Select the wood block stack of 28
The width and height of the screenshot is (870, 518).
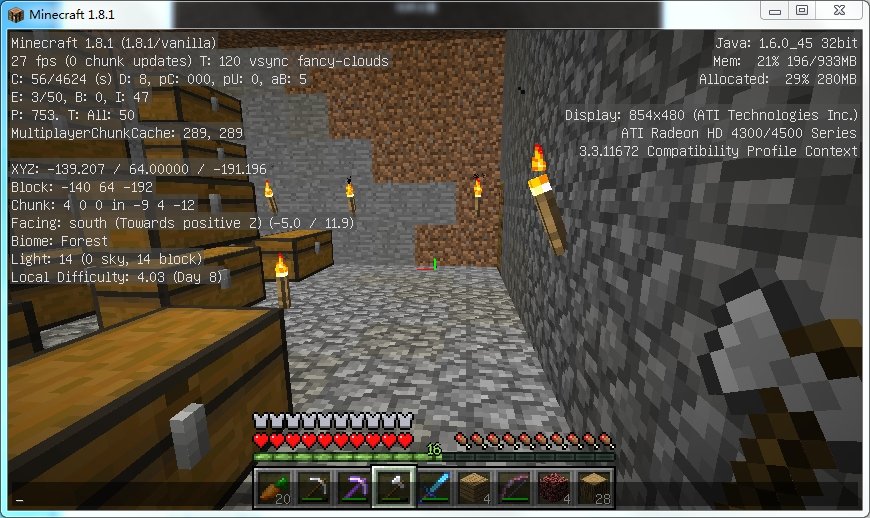point(593,487)
